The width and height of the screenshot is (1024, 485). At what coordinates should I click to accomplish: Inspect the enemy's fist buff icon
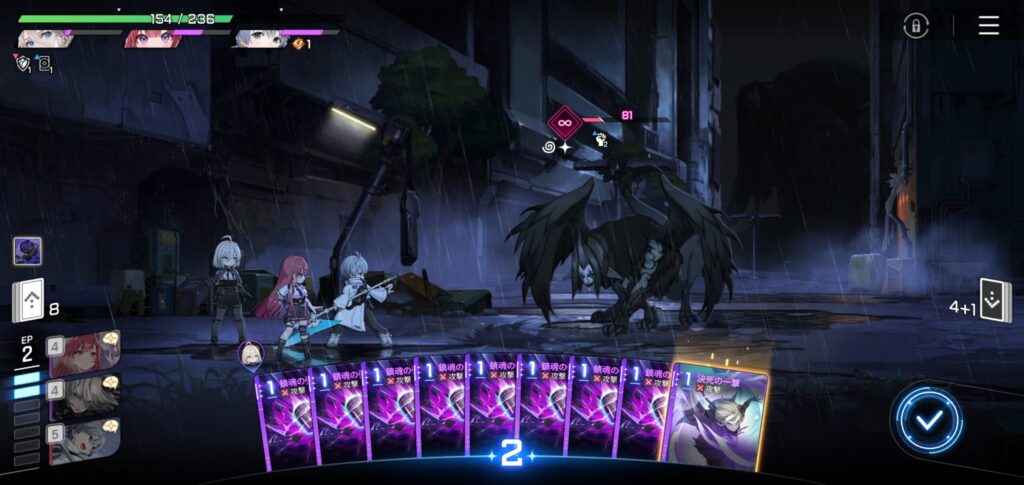600,141
